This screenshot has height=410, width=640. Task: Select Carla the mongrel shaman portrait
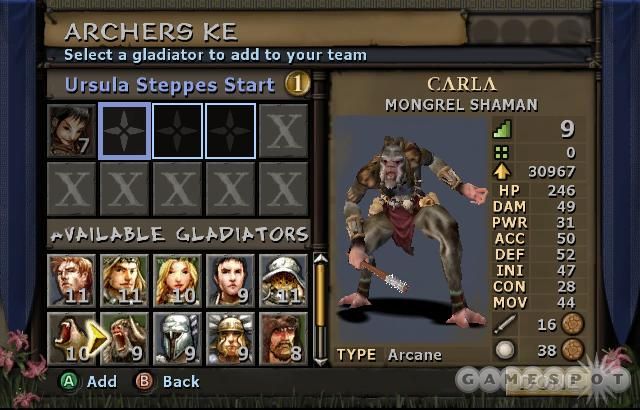click(x=125, y=338)
